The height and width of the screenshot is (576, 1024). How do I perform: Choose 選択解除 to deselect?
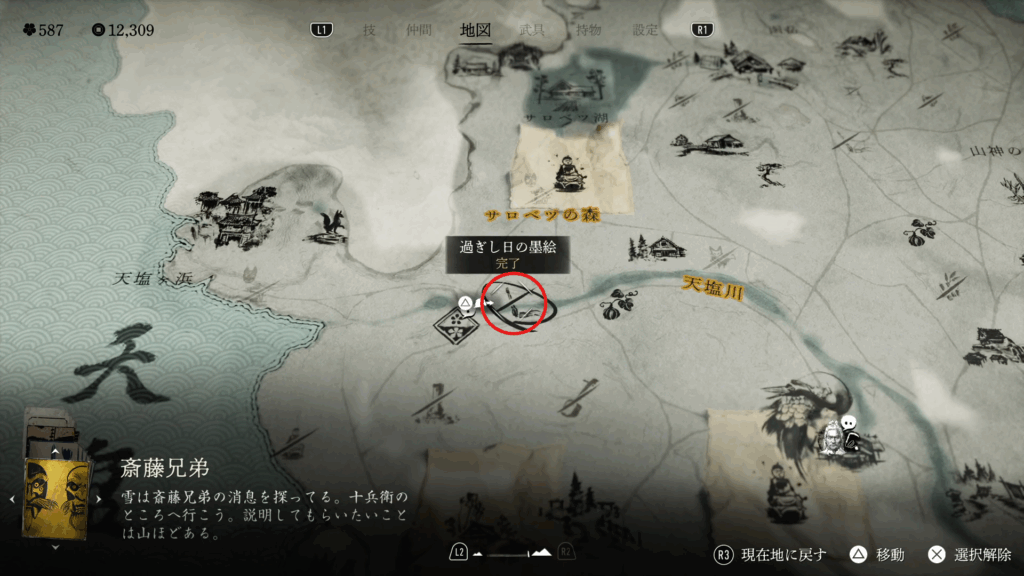tap(971, 554)
